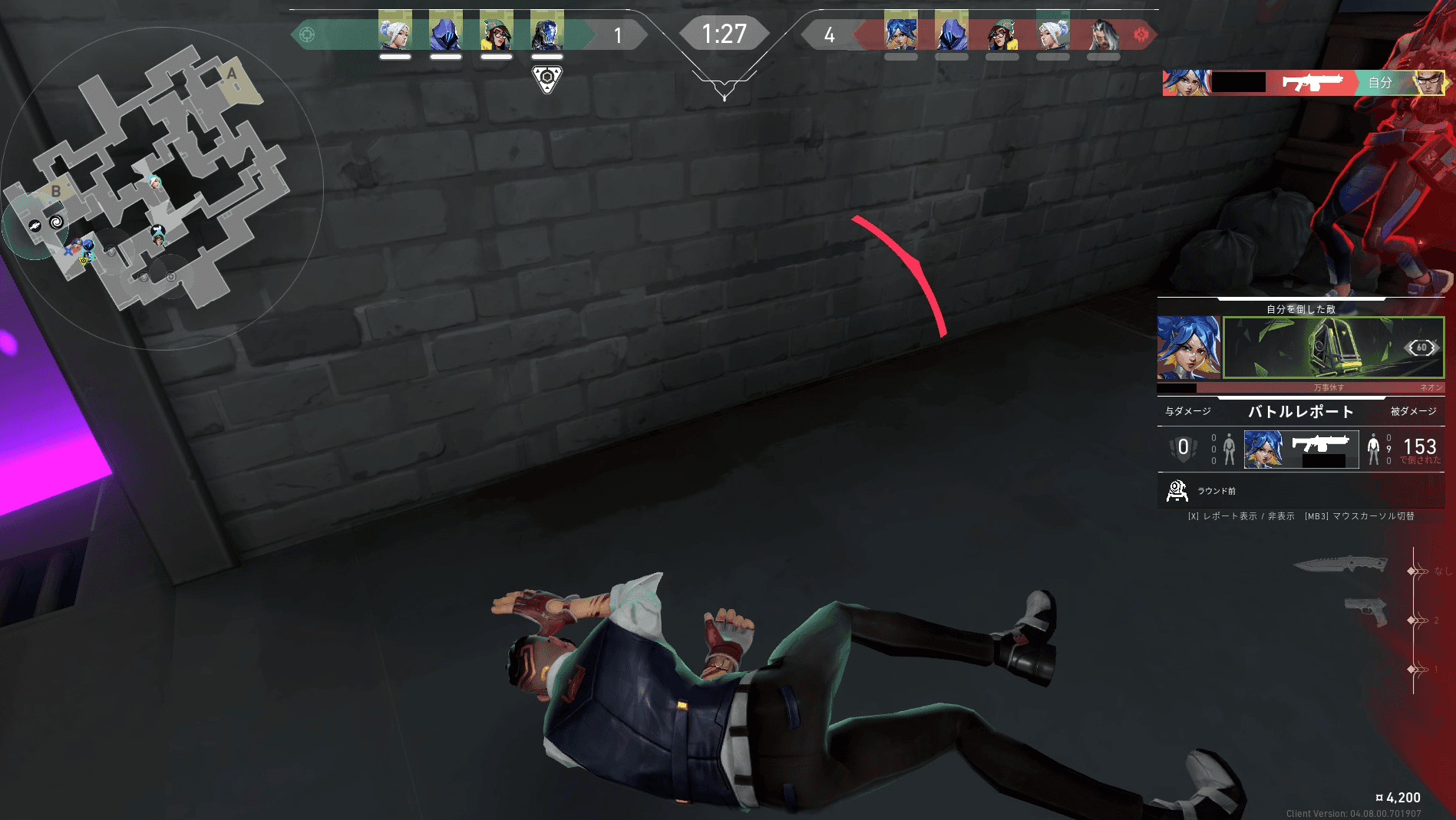The width and height of the screenshot is (1456, 820).
Task: Click the 被ダメージ column header
Action: click(x=1413, y=412)
